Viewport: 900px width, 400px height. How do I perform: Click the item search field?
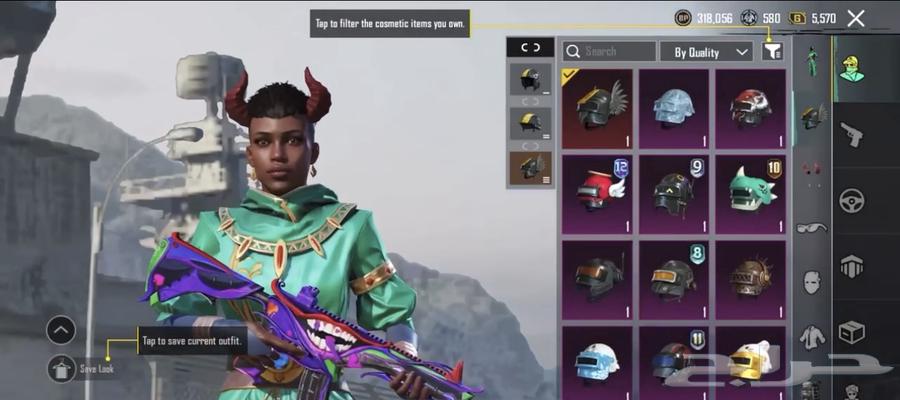click(609, 51)
